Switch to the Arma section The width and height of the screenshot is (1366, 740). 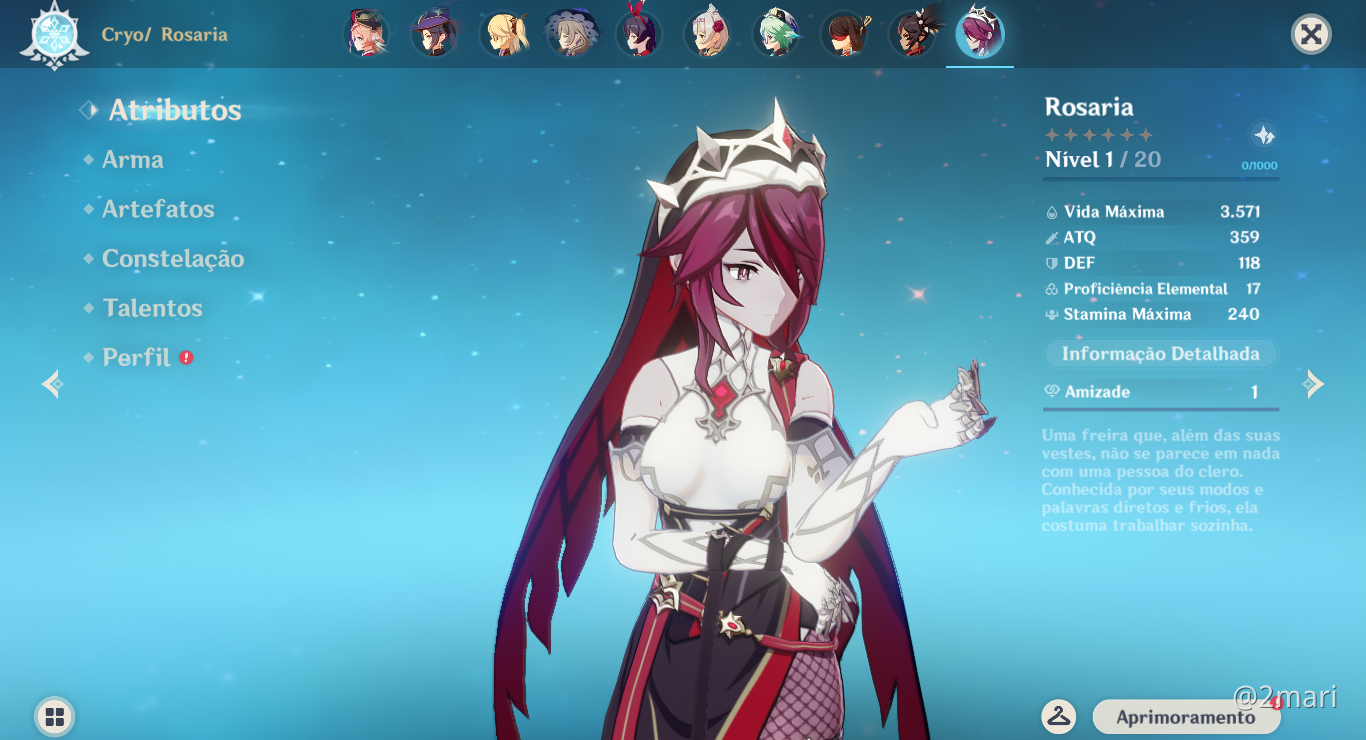pyautogui.click(x=131, y=159)
